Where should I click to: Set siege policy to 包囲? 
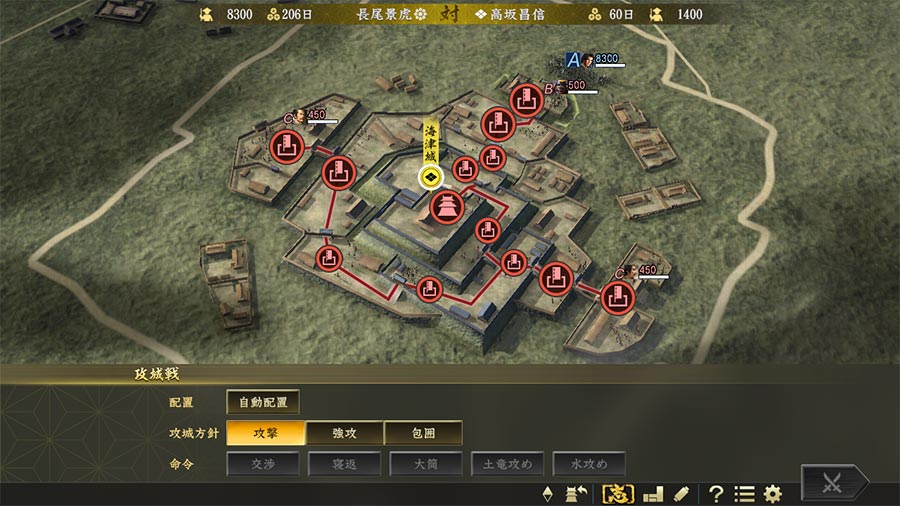423,433
